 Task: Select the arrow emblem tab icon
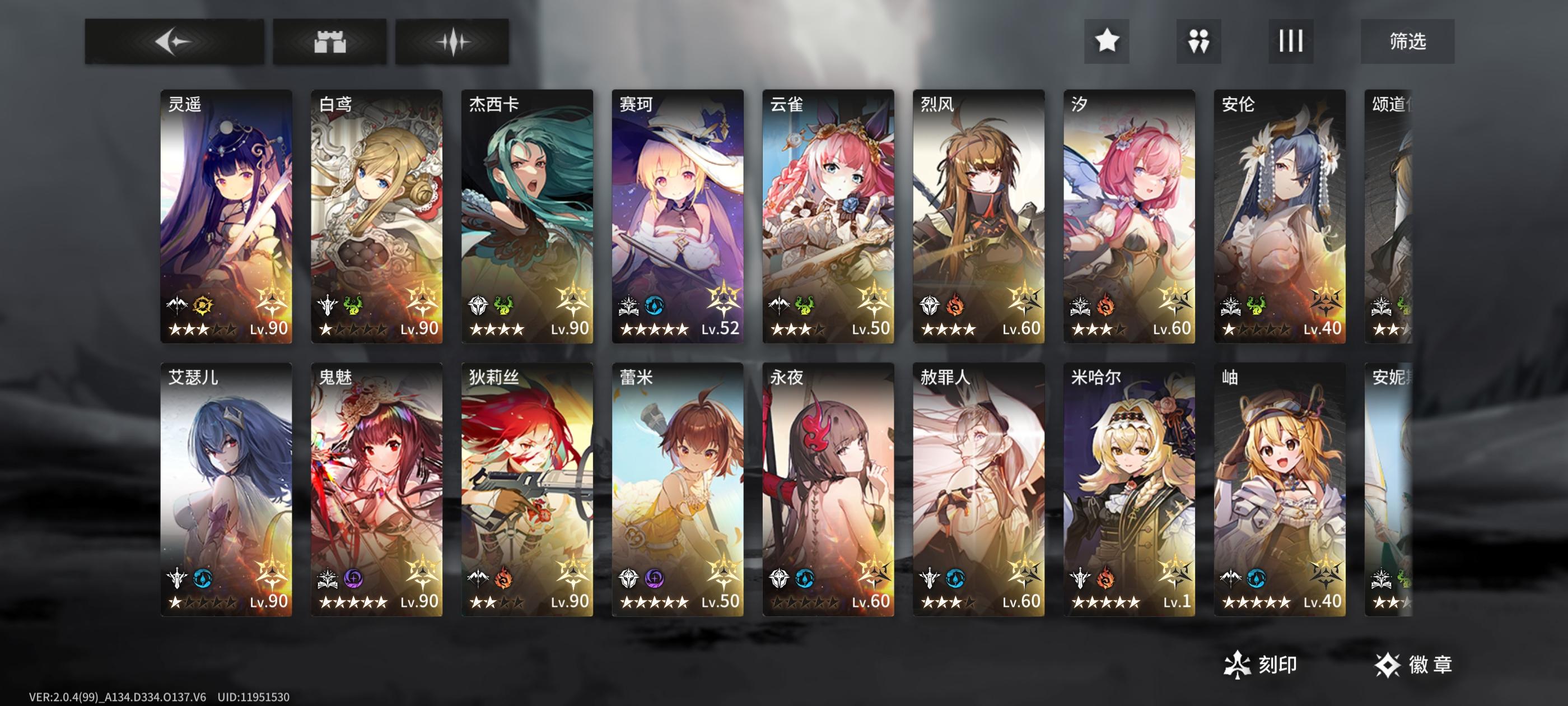pos(176,40)
